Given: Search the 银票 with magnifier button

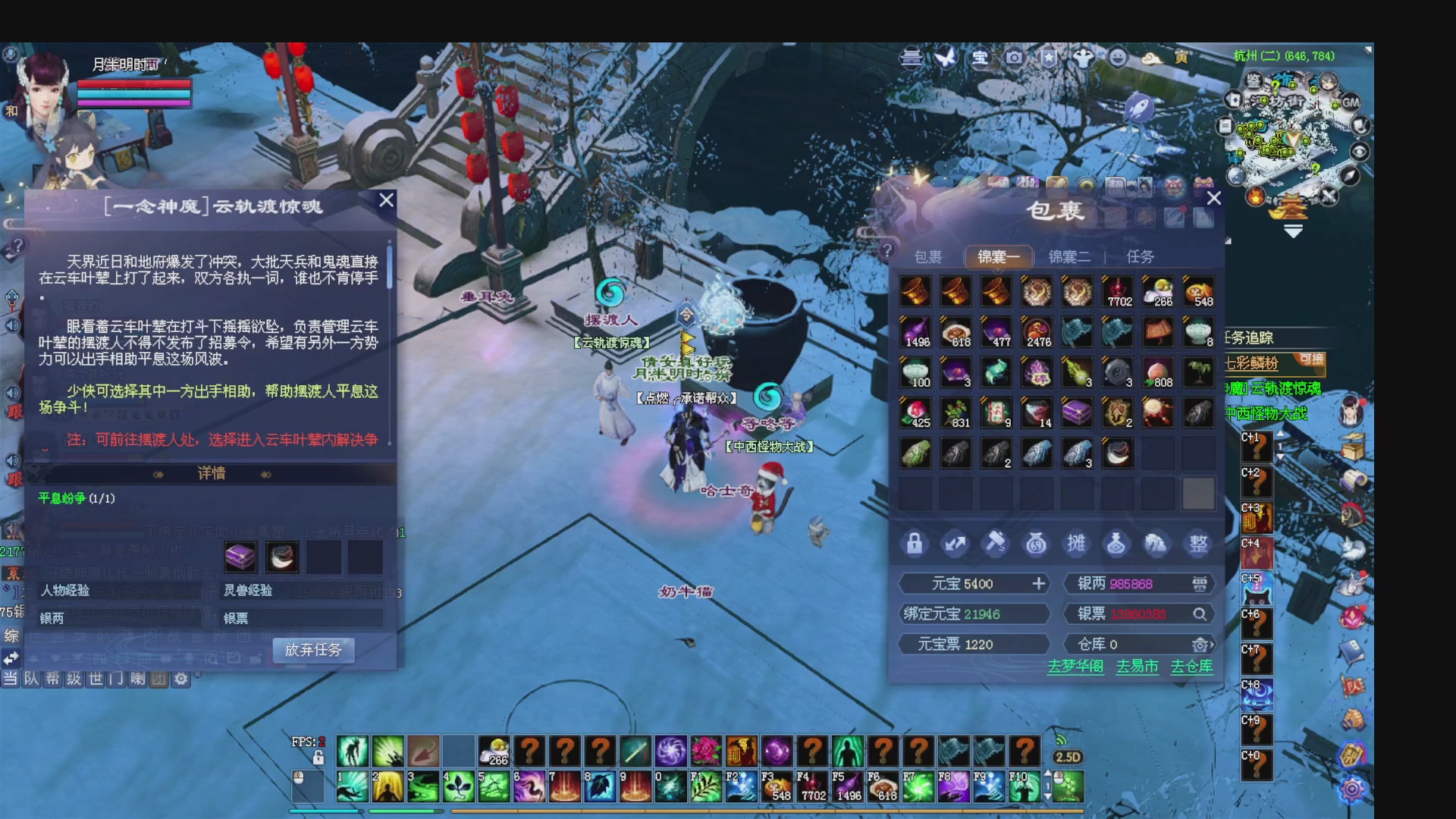Looking at the screenshot, I should coord(1200,614).
